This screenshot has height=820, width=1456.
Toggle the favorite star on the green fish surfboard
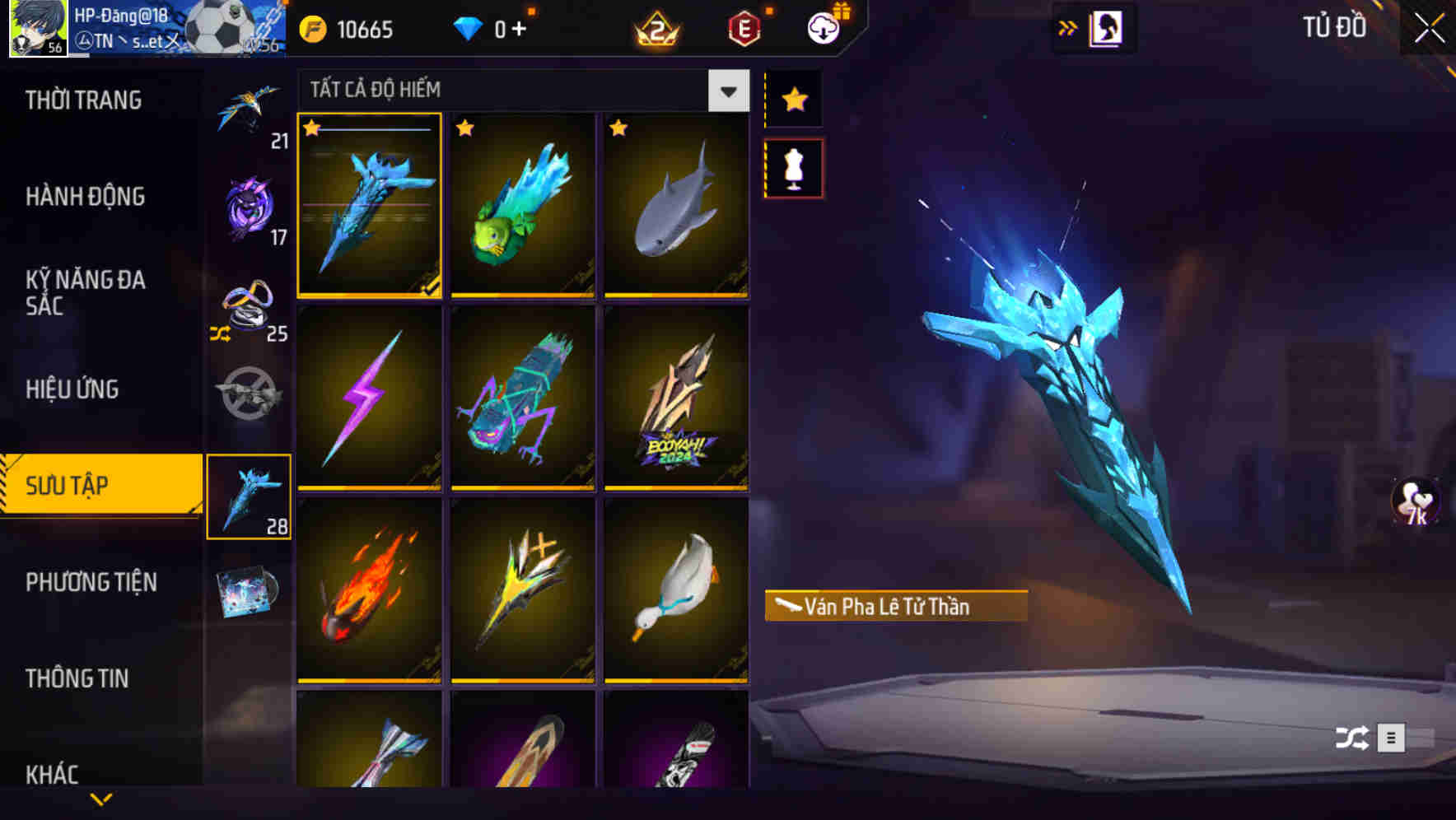(x=464, y=128)
